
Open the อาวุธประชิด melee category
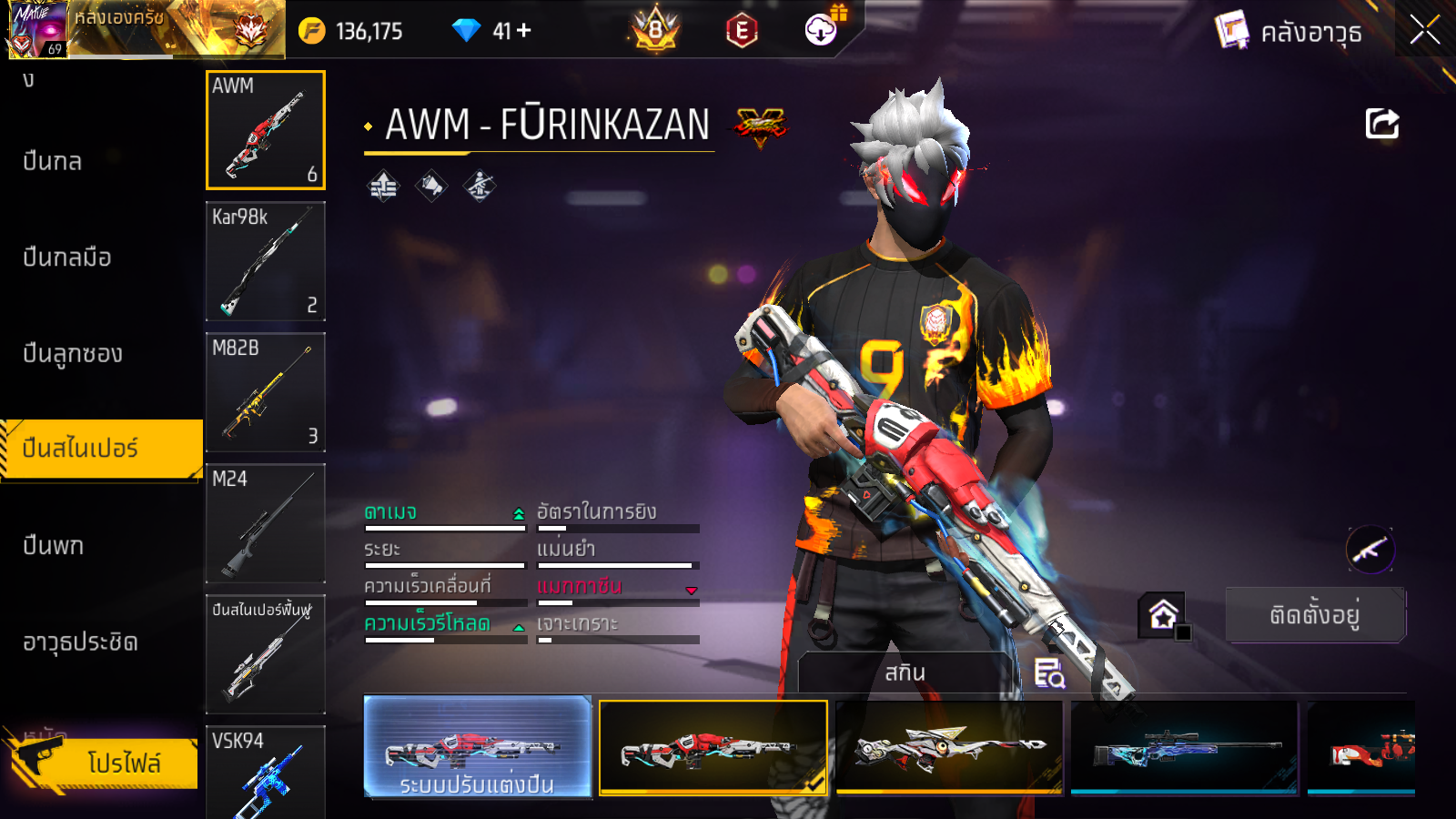coord(80,642)
